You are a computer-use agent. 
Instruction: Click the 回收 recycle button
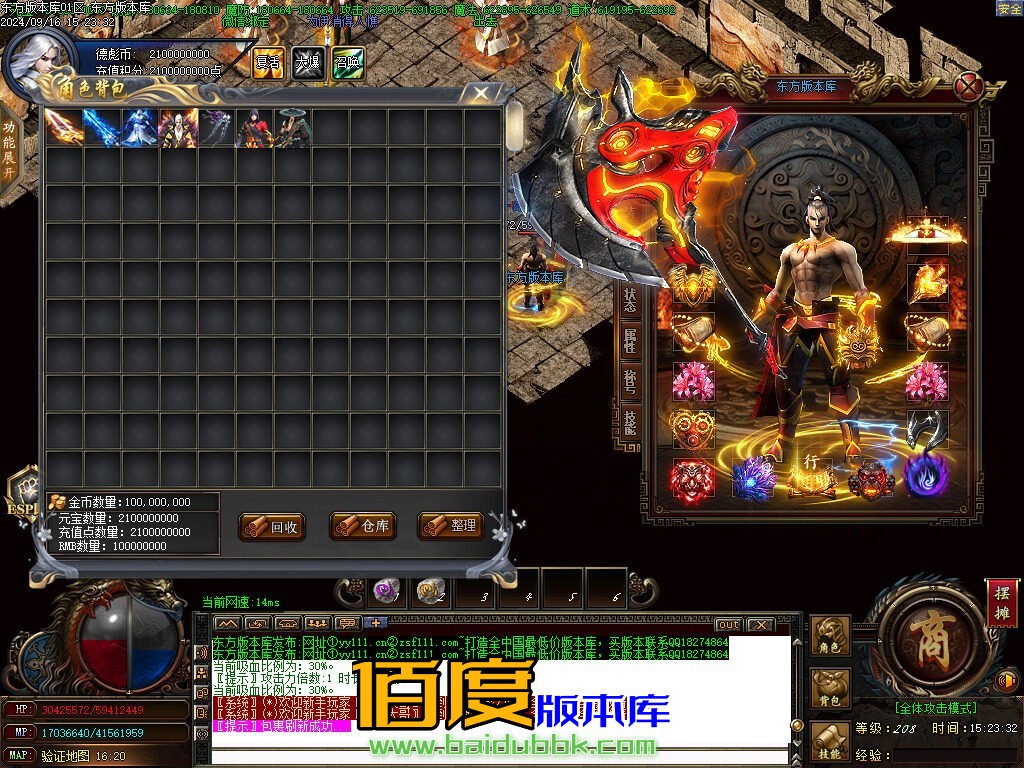(272, 527)
